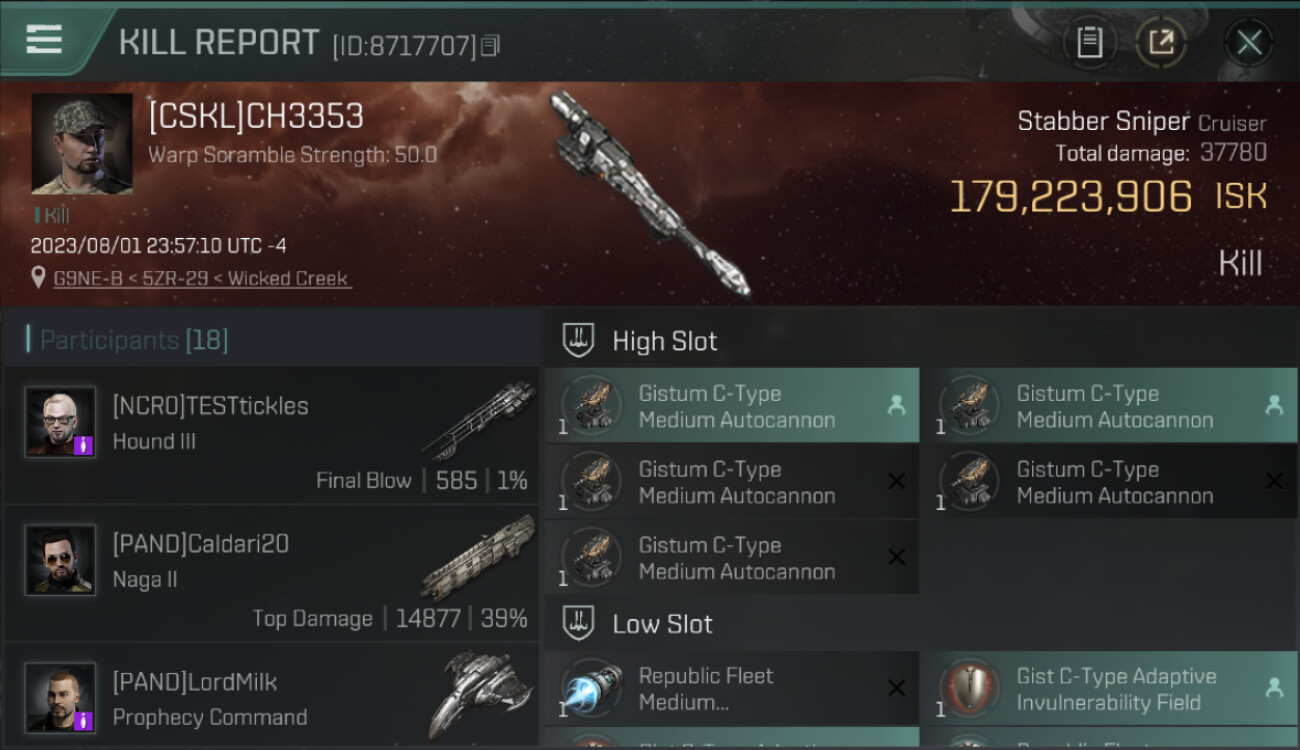Select the Republic Fleet Medium module
This screenshot has width=1300, height=750.
(731, 689)
